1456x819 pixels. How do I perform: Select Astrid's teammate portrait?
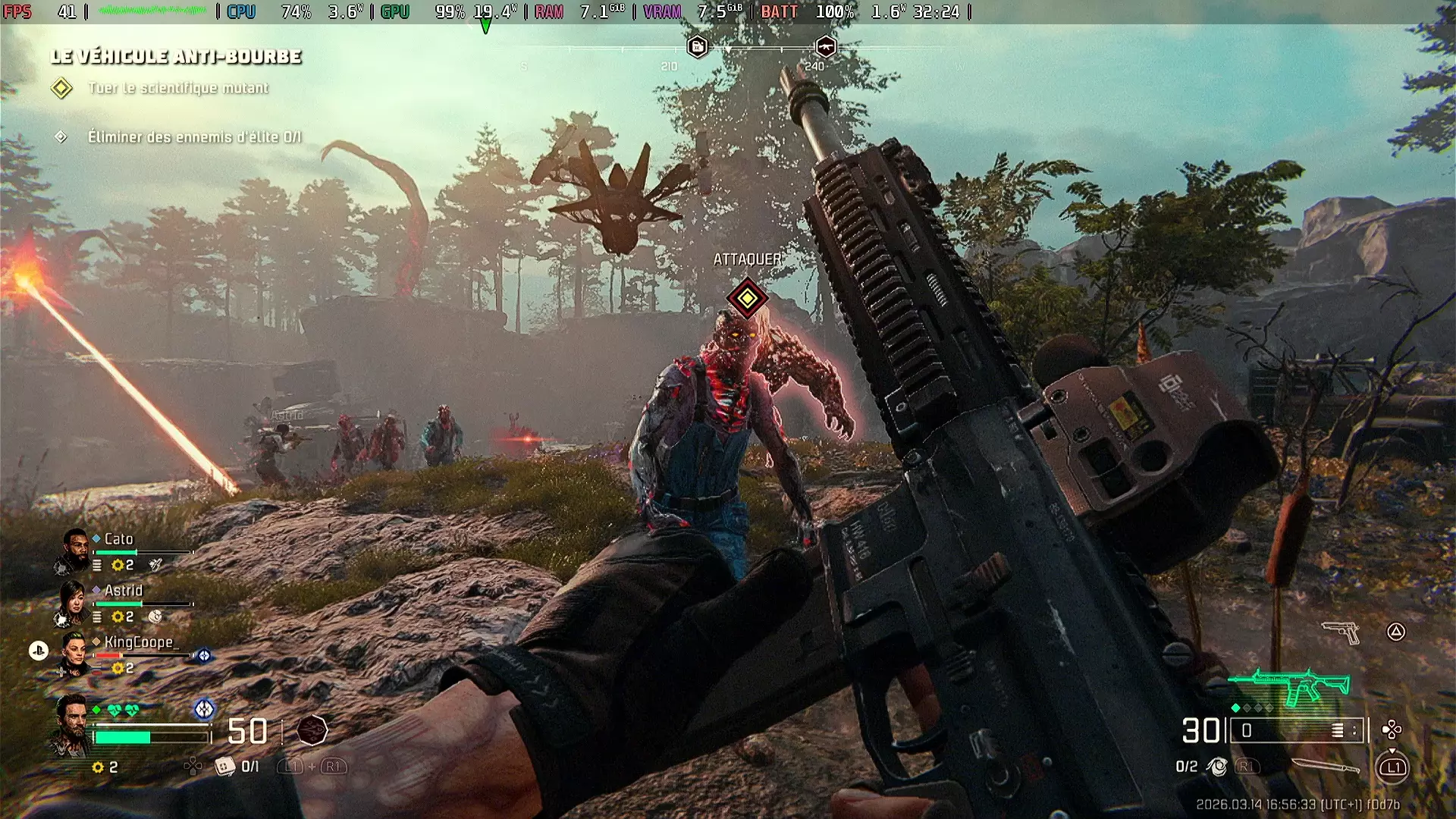pyautogui.click(x=73, y=602)
